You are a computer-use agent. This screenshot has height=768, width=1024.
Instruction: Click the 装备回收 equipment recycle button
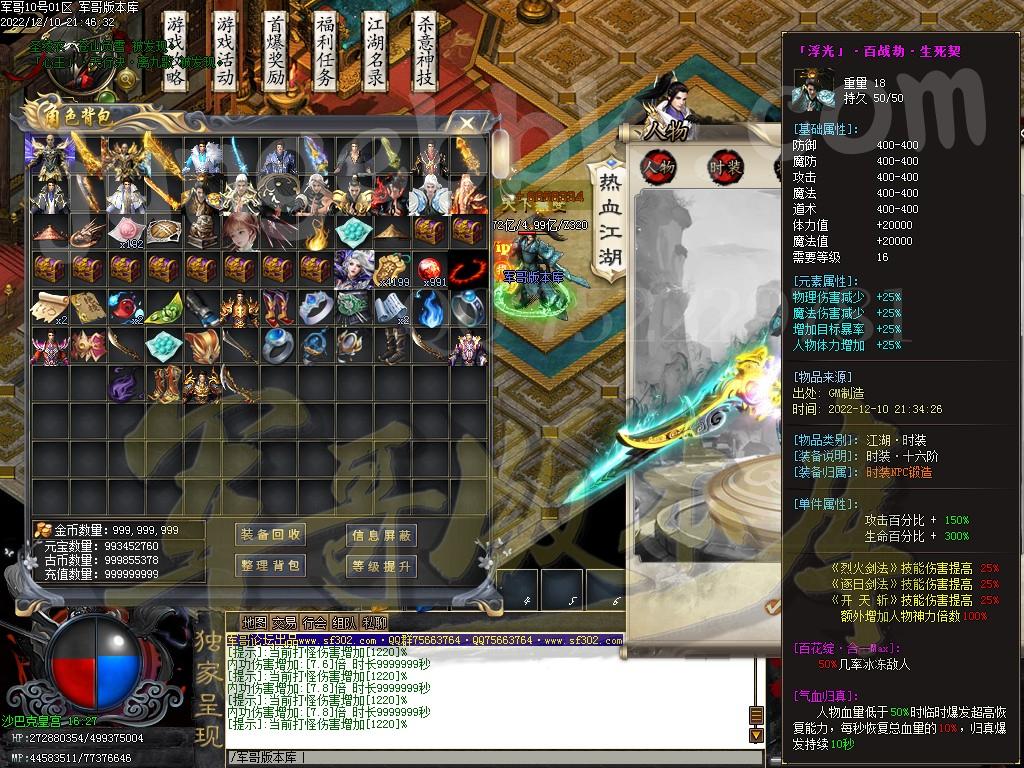[x=270, y=535]
